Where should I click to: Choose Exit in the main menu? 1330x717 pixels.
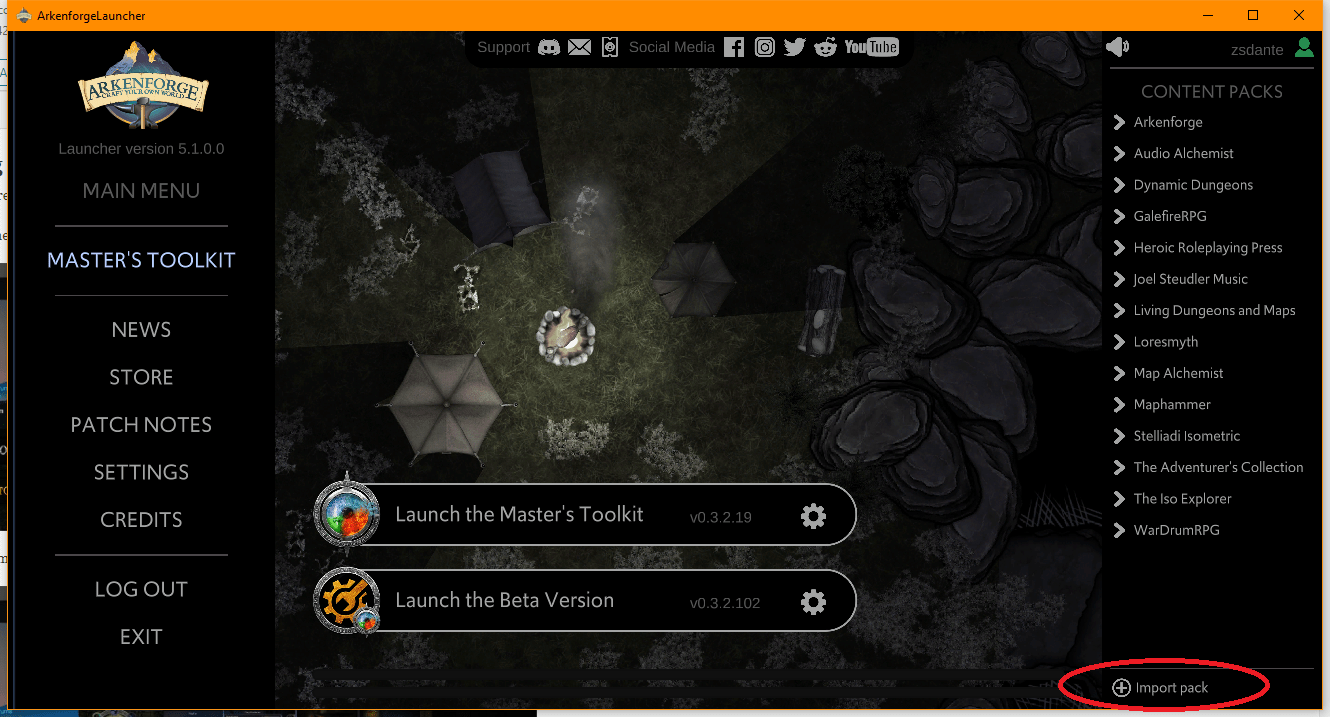click(141, 637)
